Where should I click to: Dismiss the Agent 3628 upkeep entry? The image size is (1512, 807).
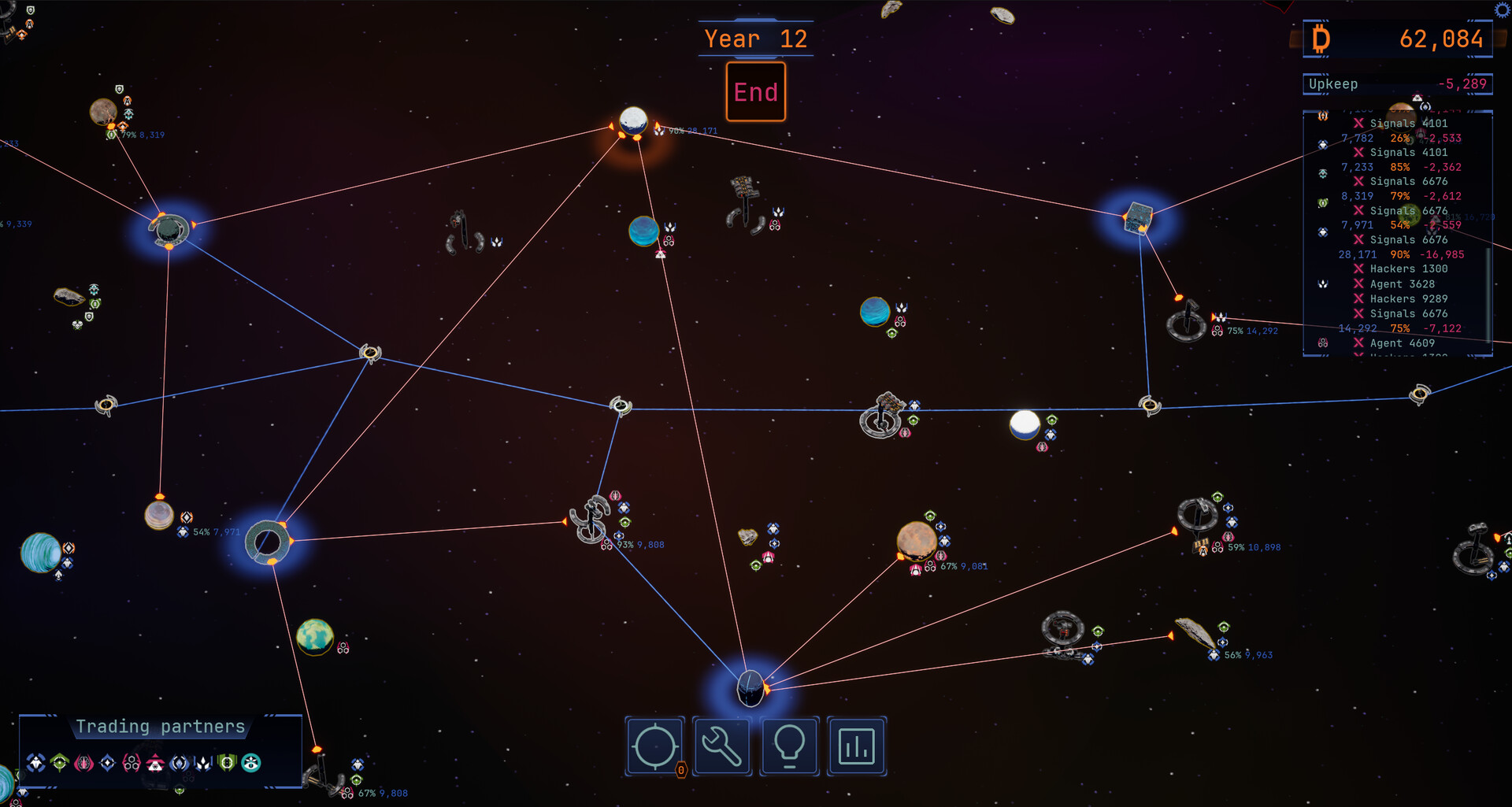click(x=1359, y=283)
